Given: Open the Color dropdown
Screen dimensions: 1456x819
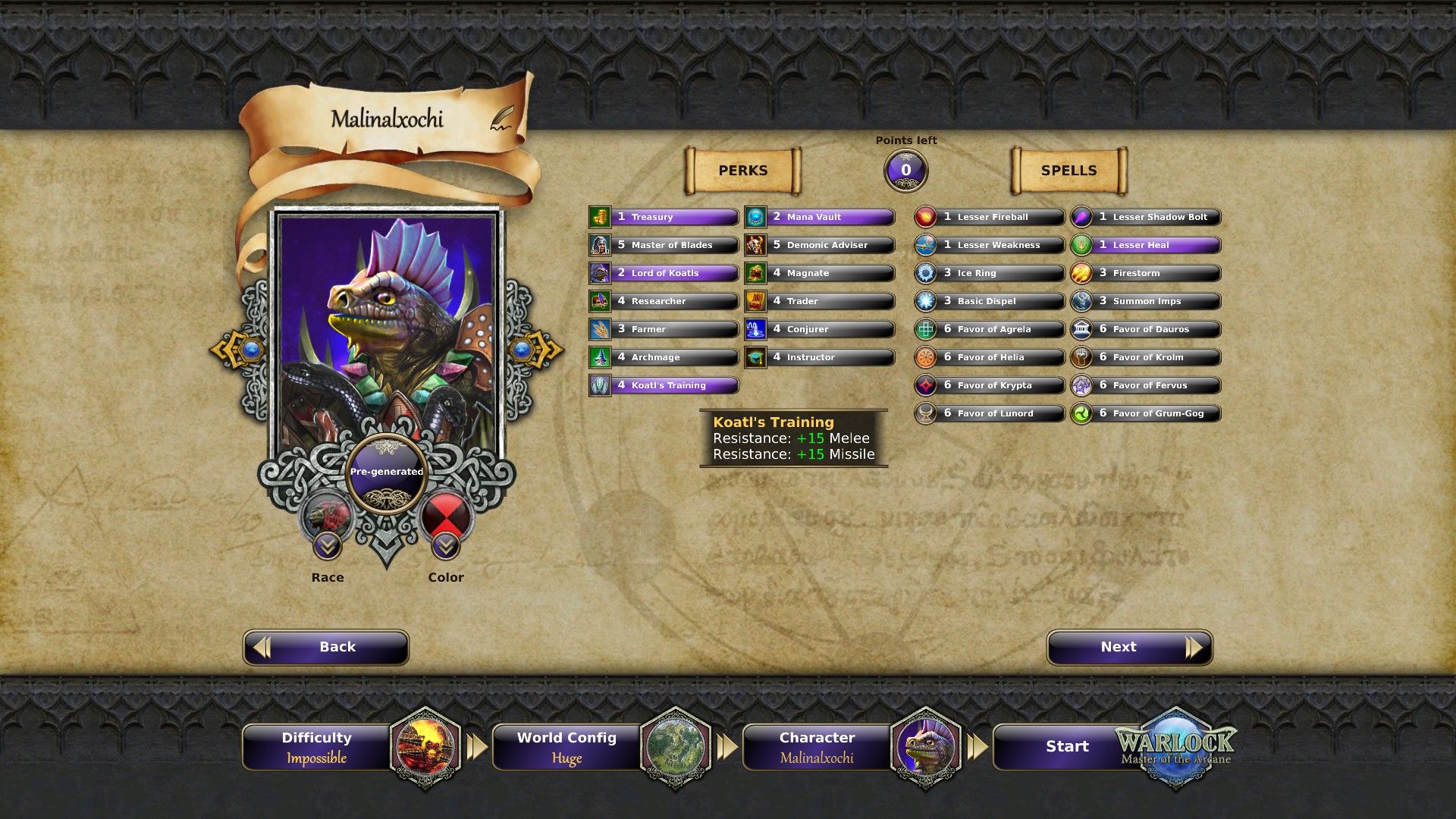Looking at the screenshot, I should click(x=446, y=545).
